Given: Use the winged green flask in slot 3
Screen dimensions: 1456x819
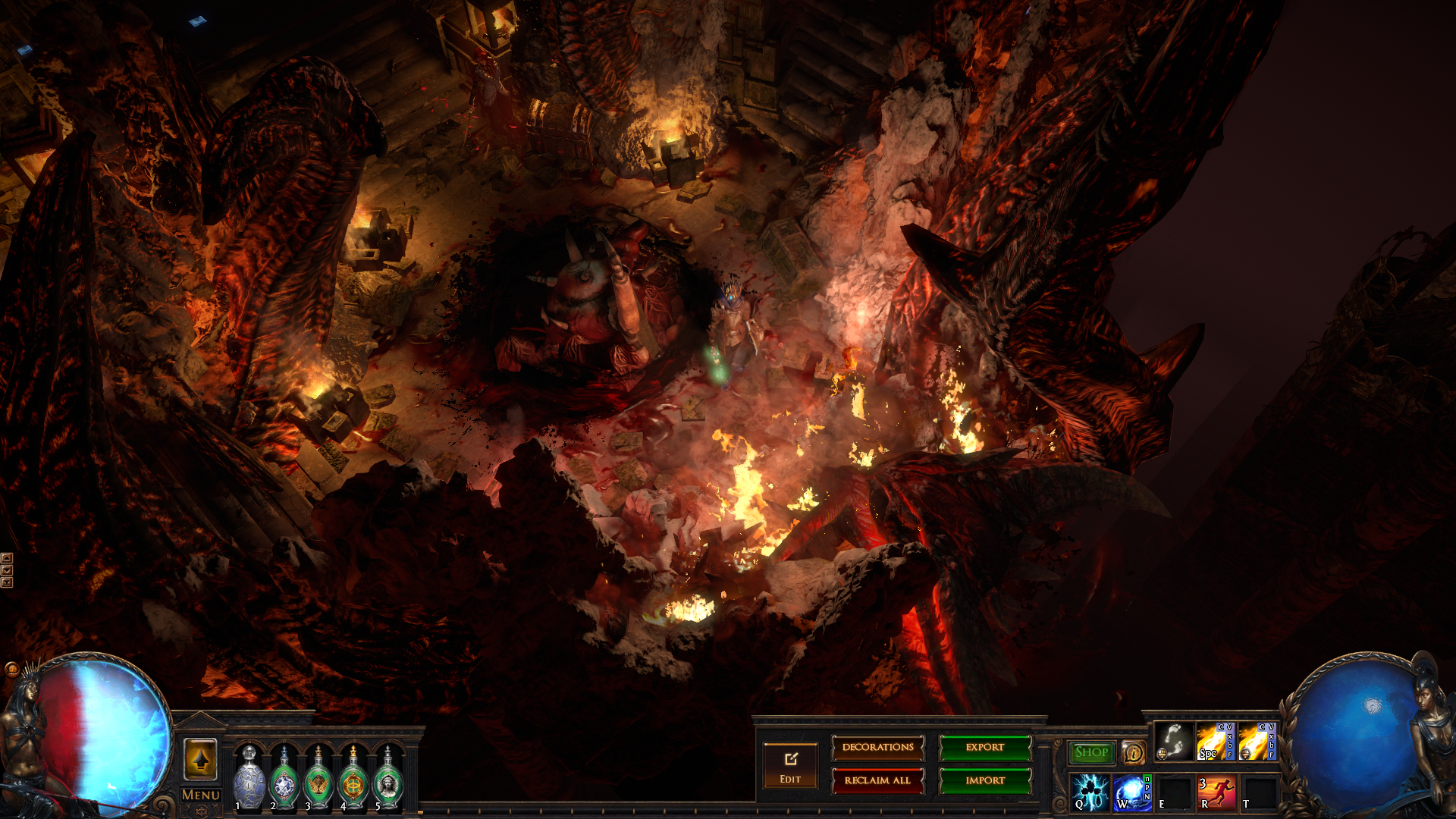Looking at the screenshot, I should 318,779.
